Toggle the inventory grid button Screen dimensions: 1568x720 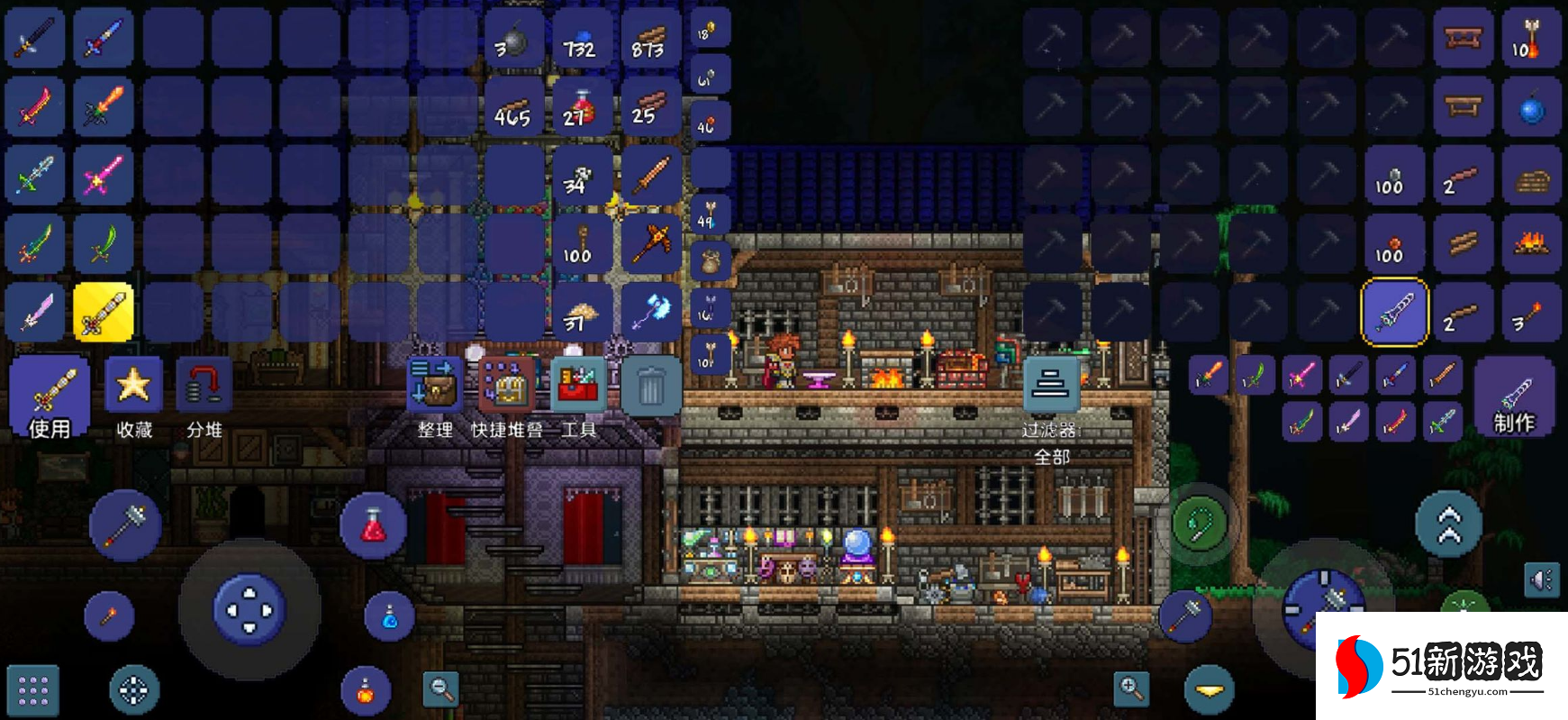pyautogui.click(x=33, y=690)
